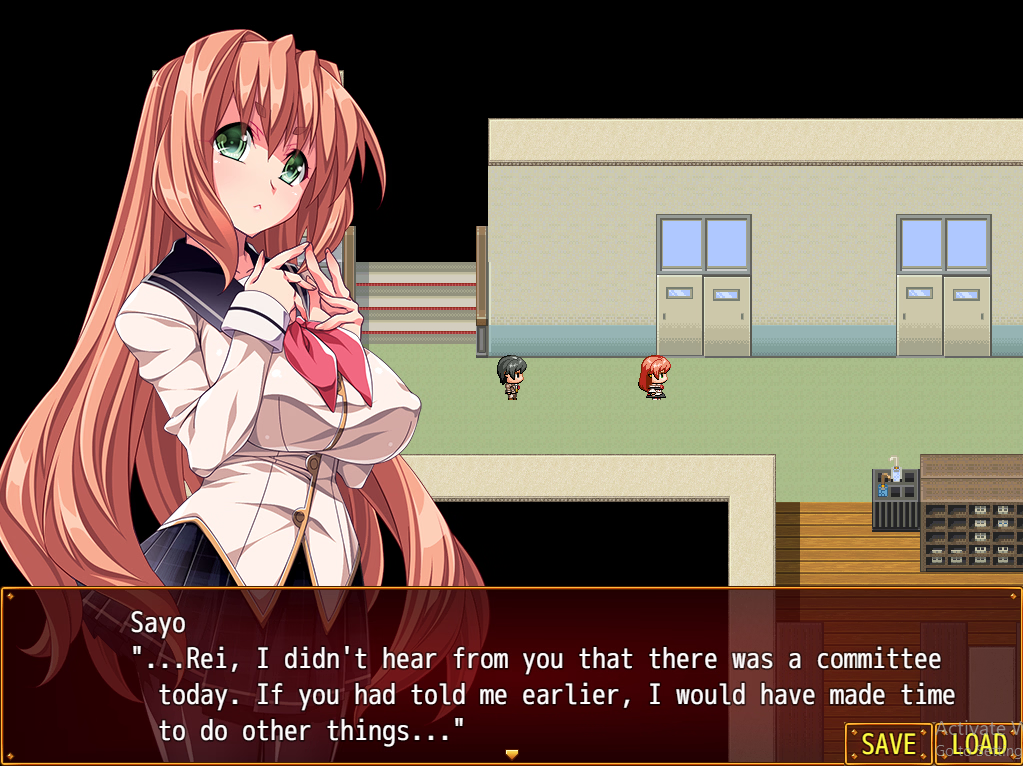The height and width of the screenshot is (766, 1023).
Task: Open the LOAD game menu
Action: [x=978, y=744]
